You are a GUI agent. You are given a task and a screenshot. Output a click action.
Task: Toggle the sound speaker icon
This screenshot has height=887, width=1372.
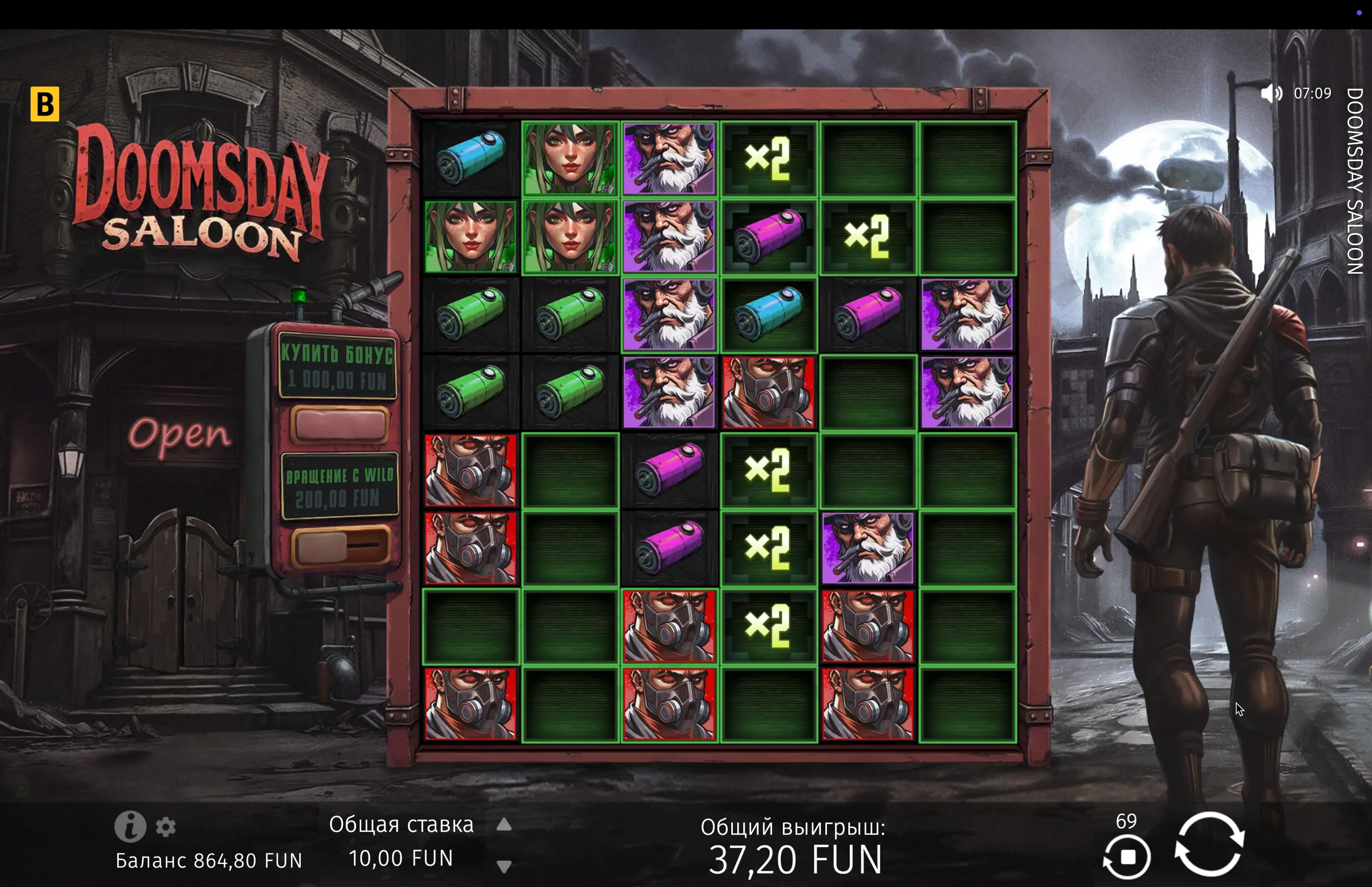point(1271,93)
